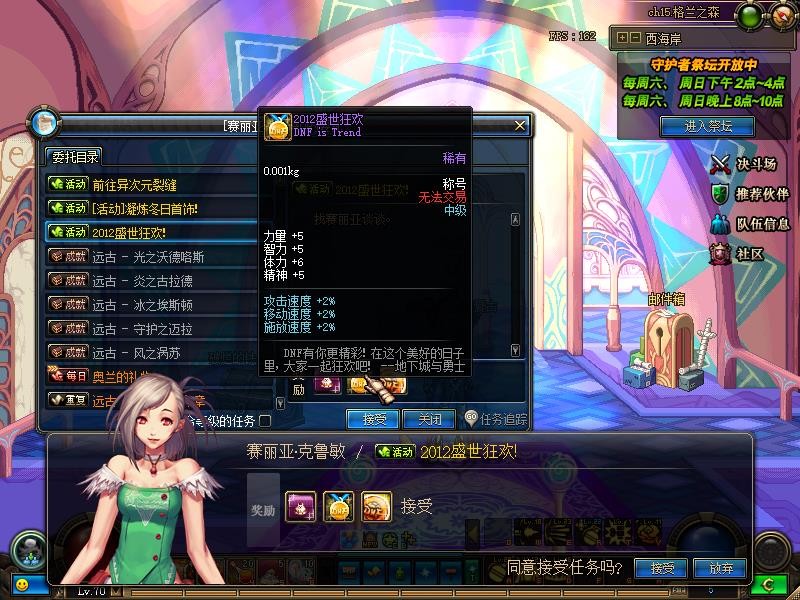Decline the quest with 放弃
800x600 pixels.
(x=721, y=568)
